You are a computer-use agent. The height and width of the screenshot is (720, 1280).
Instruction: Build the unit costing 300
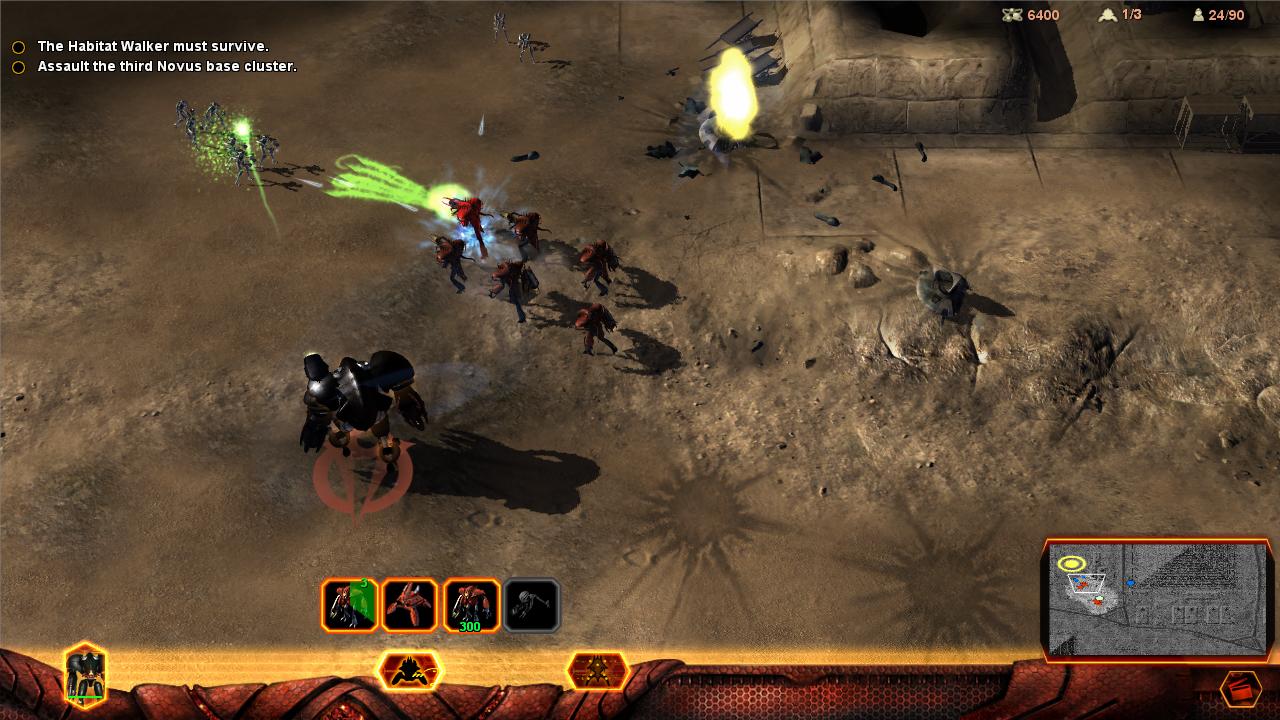coord(471,605)
